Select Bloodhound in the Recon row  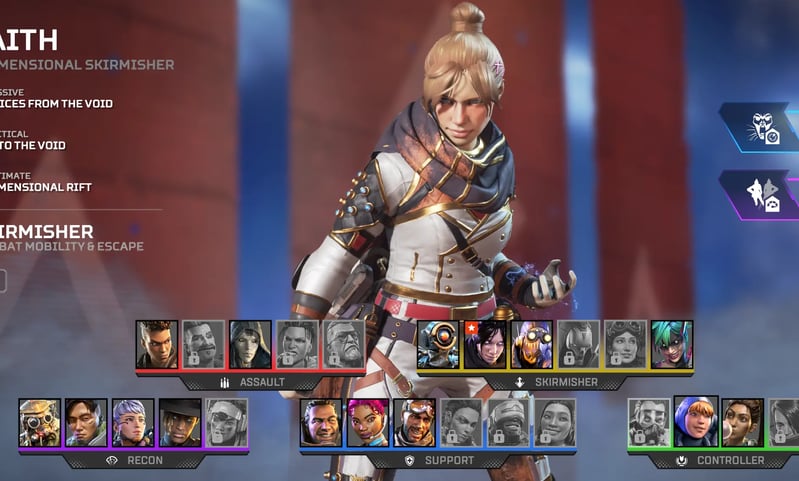point(40,422)
